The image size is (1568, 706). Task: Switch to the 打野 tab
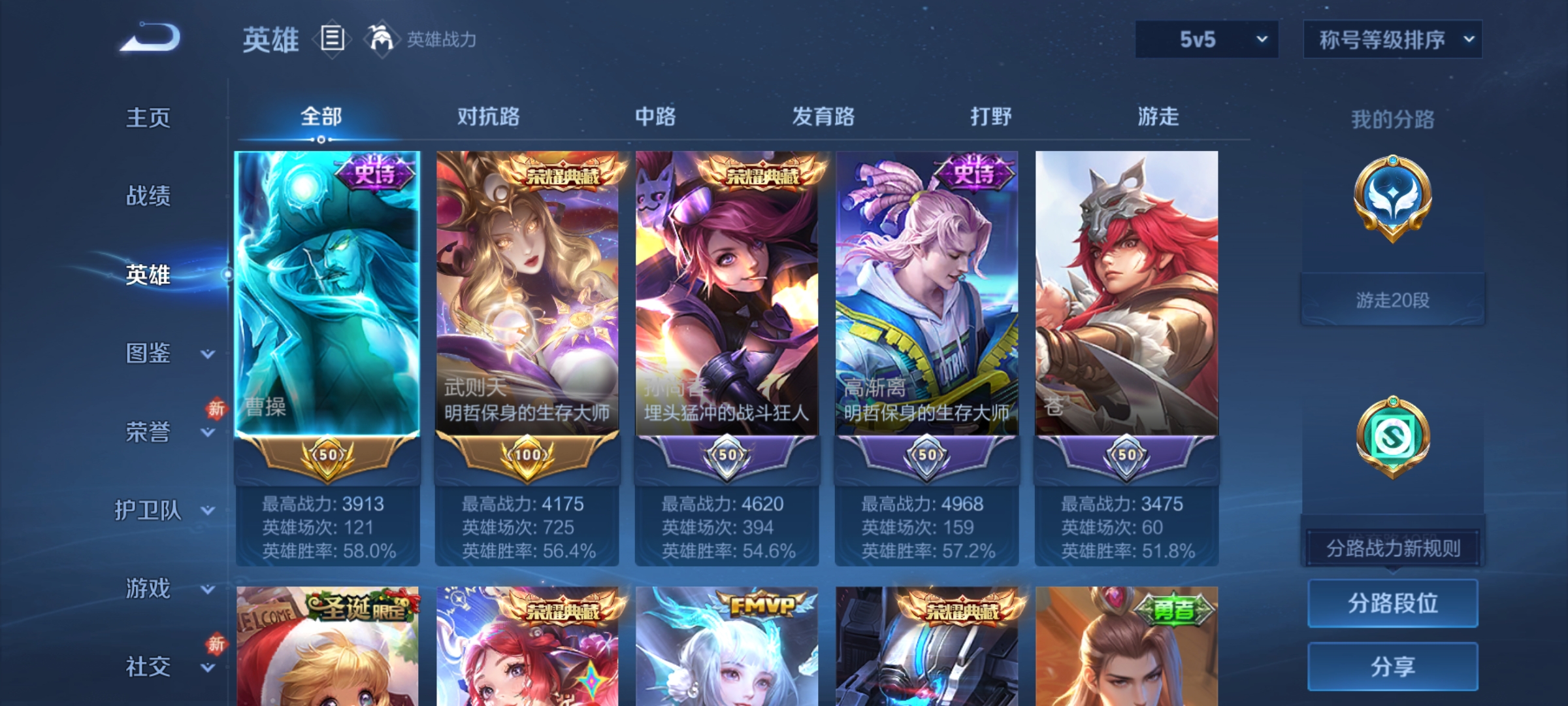point(989,116)
